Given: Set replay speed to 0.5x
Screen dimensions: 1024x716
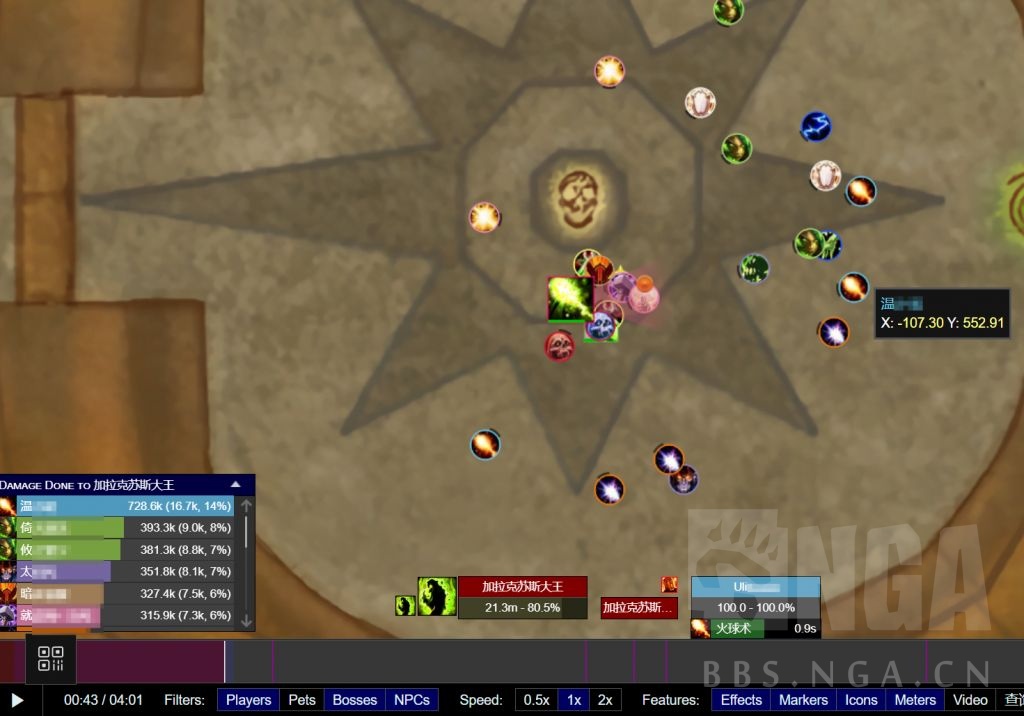Looking at the screenshot, I should coord(536,700).
